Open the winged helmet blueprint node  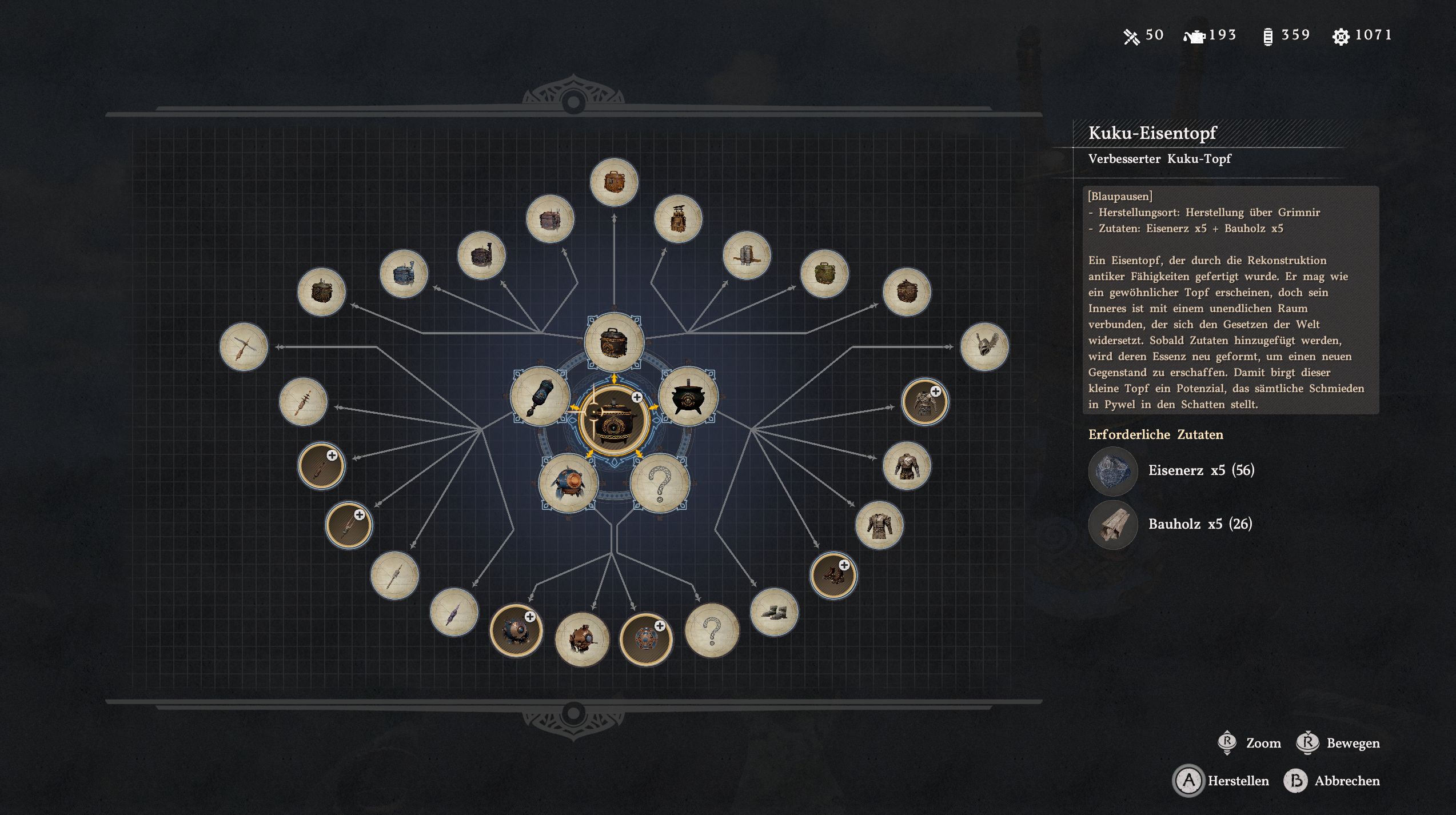(x=984, y=346)
